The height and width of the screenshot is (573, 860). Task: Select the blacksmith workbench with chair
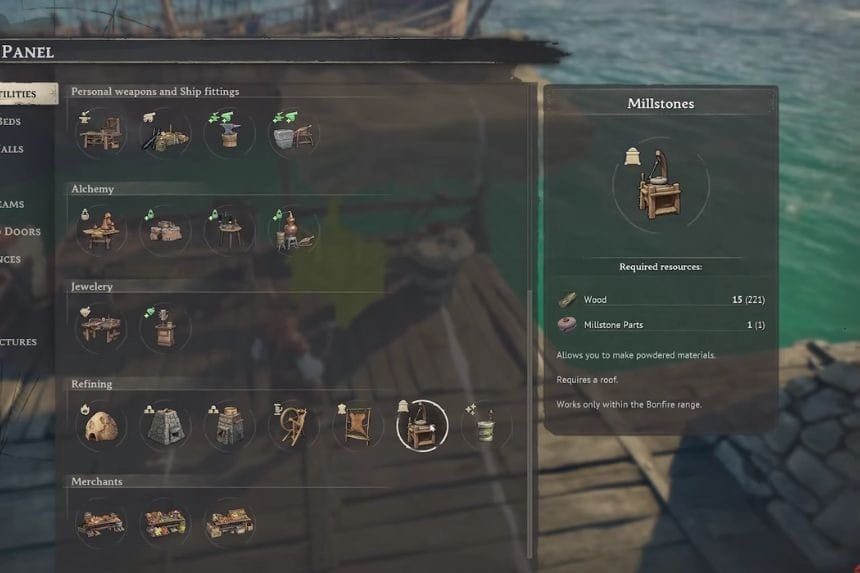tap(101, 132)
